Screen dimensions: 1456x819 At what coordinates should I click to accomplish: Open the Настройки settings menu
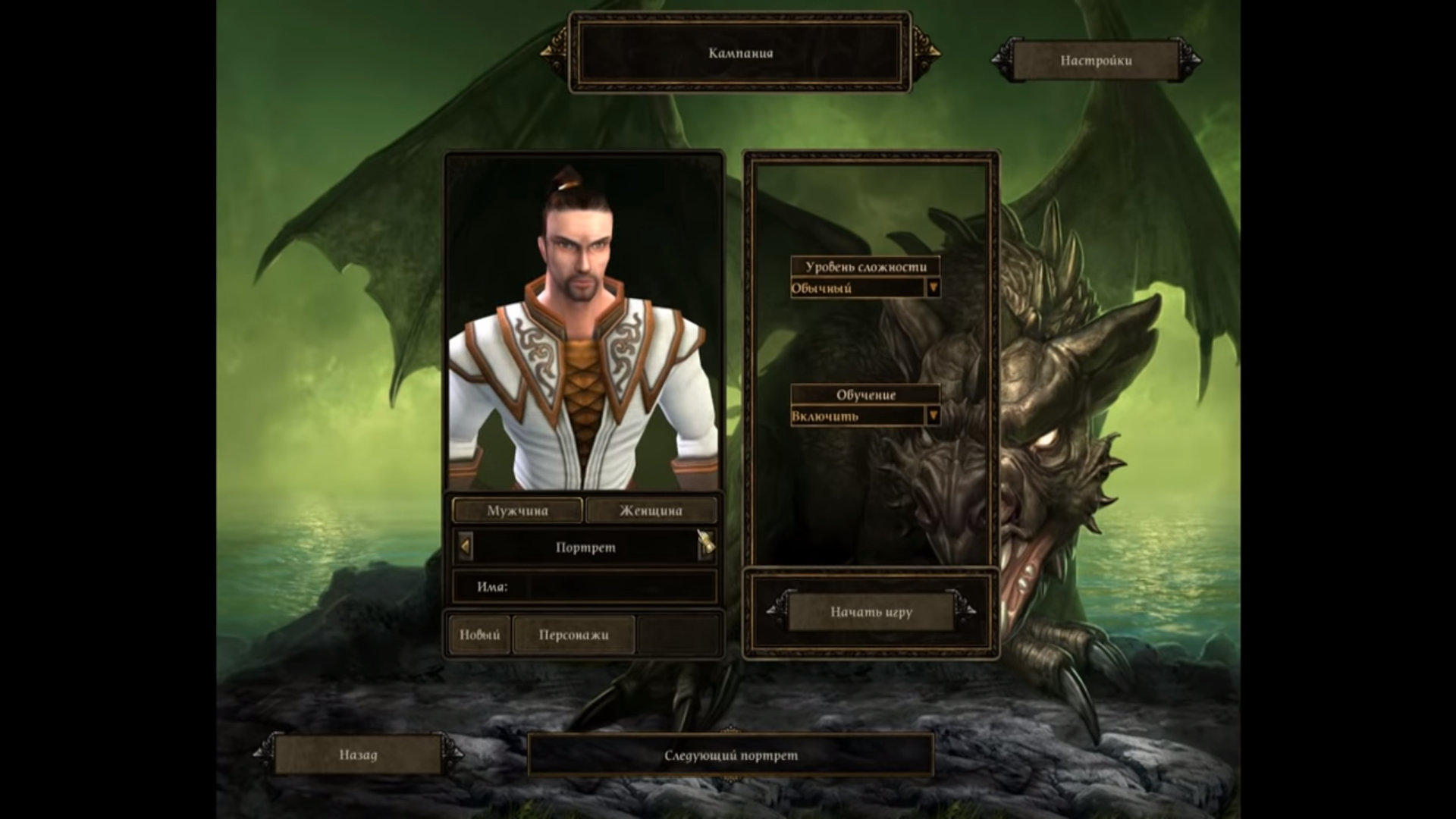1096,61
